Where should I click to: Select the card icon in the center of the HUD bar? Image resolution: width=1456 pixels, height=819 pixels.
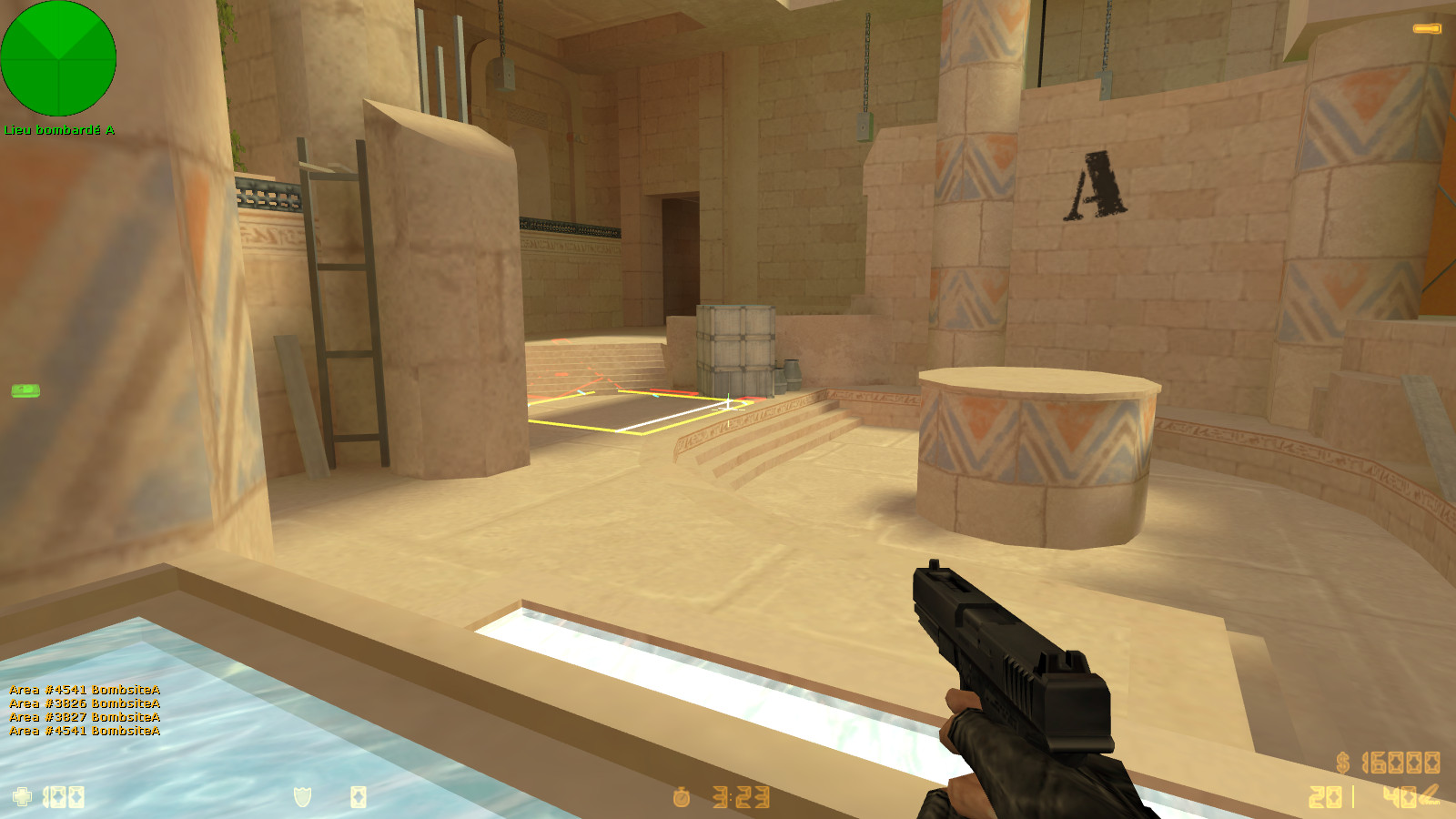pyautogui.click(x=359, y=797)
